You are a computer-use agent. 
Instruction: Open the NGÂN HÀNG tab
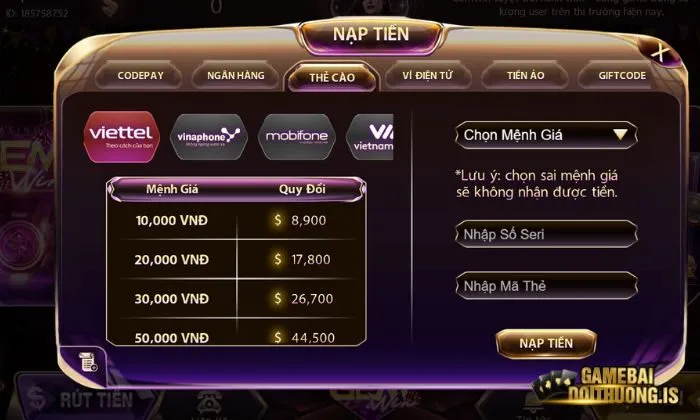pos(235,76)
